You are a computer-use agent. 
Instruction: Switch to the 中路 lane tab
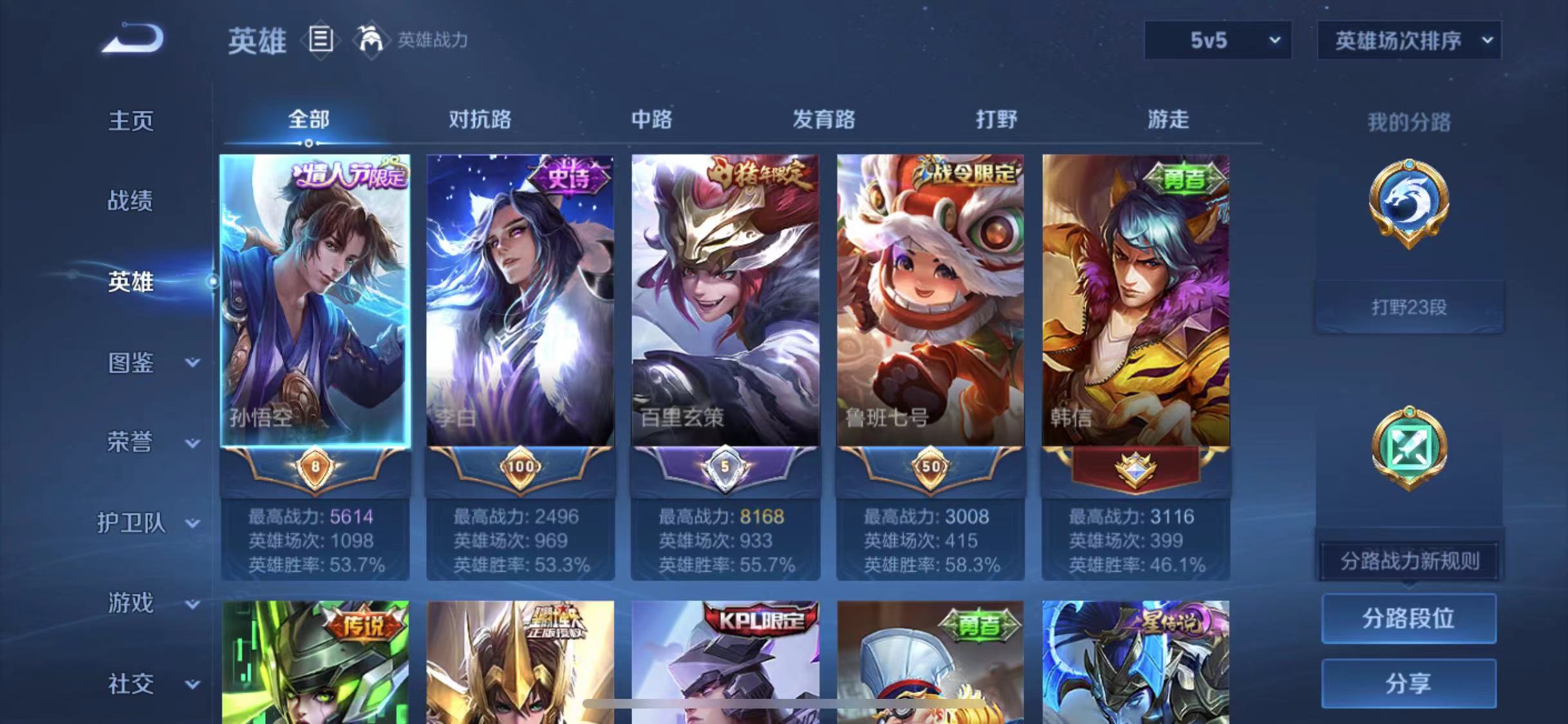652,120
